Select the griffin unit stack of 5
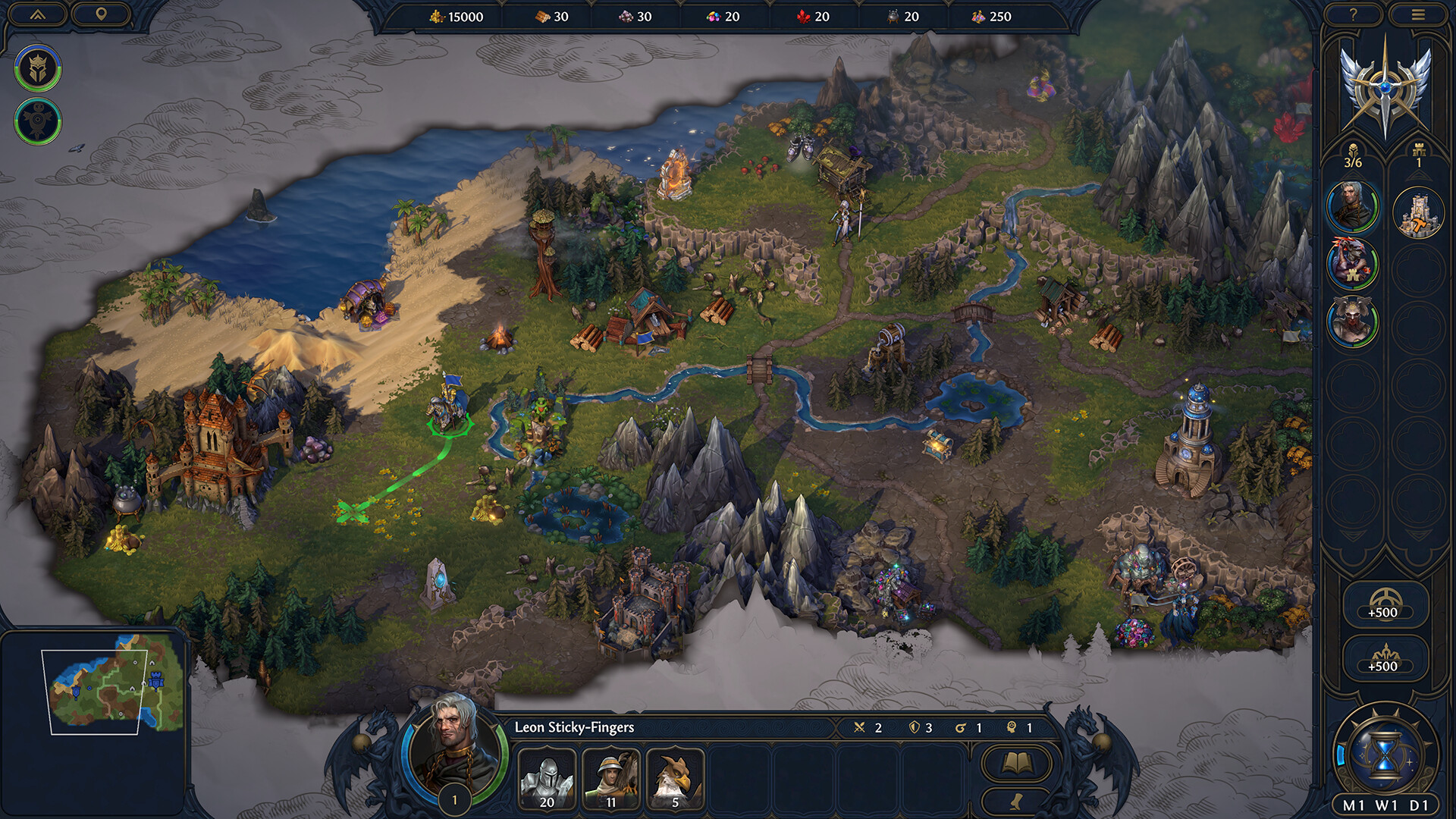1456x819 pixels. pos(675,779)
